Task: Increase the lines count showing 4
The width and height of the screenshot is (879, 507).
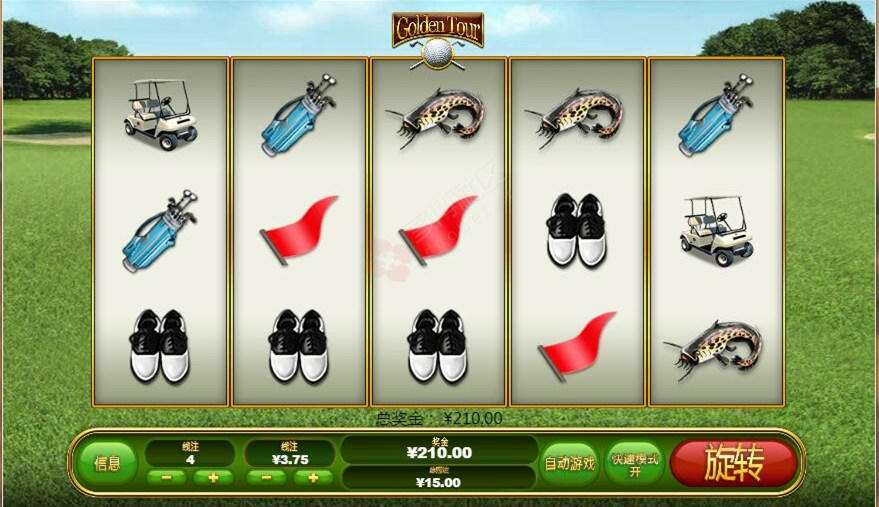Action: pyautogui.click(x=213, y=478)
